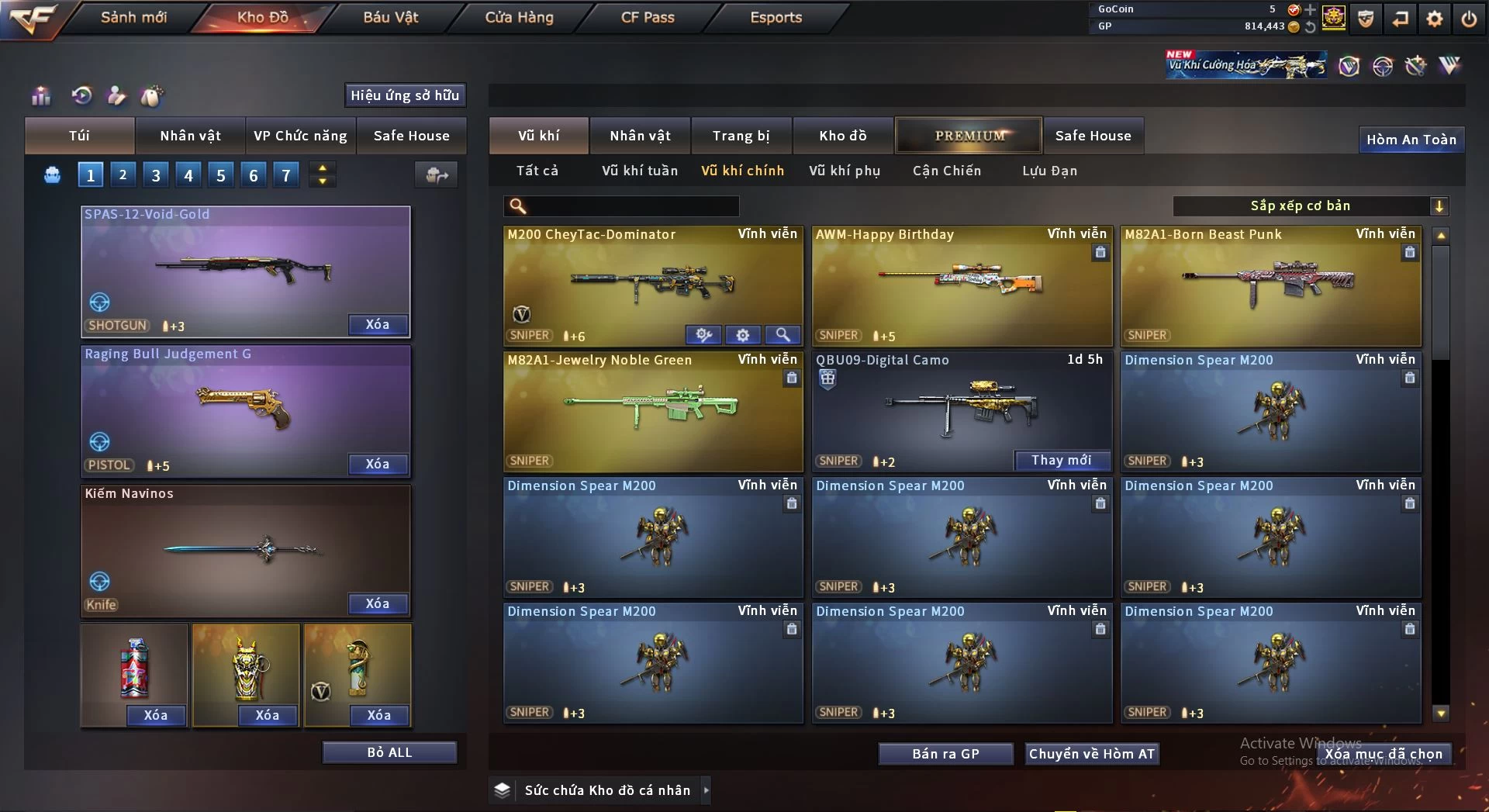Unequip everything with Bỏ ALL
This screenshot has width=1489, height=812.
click(x=389, y=752)
